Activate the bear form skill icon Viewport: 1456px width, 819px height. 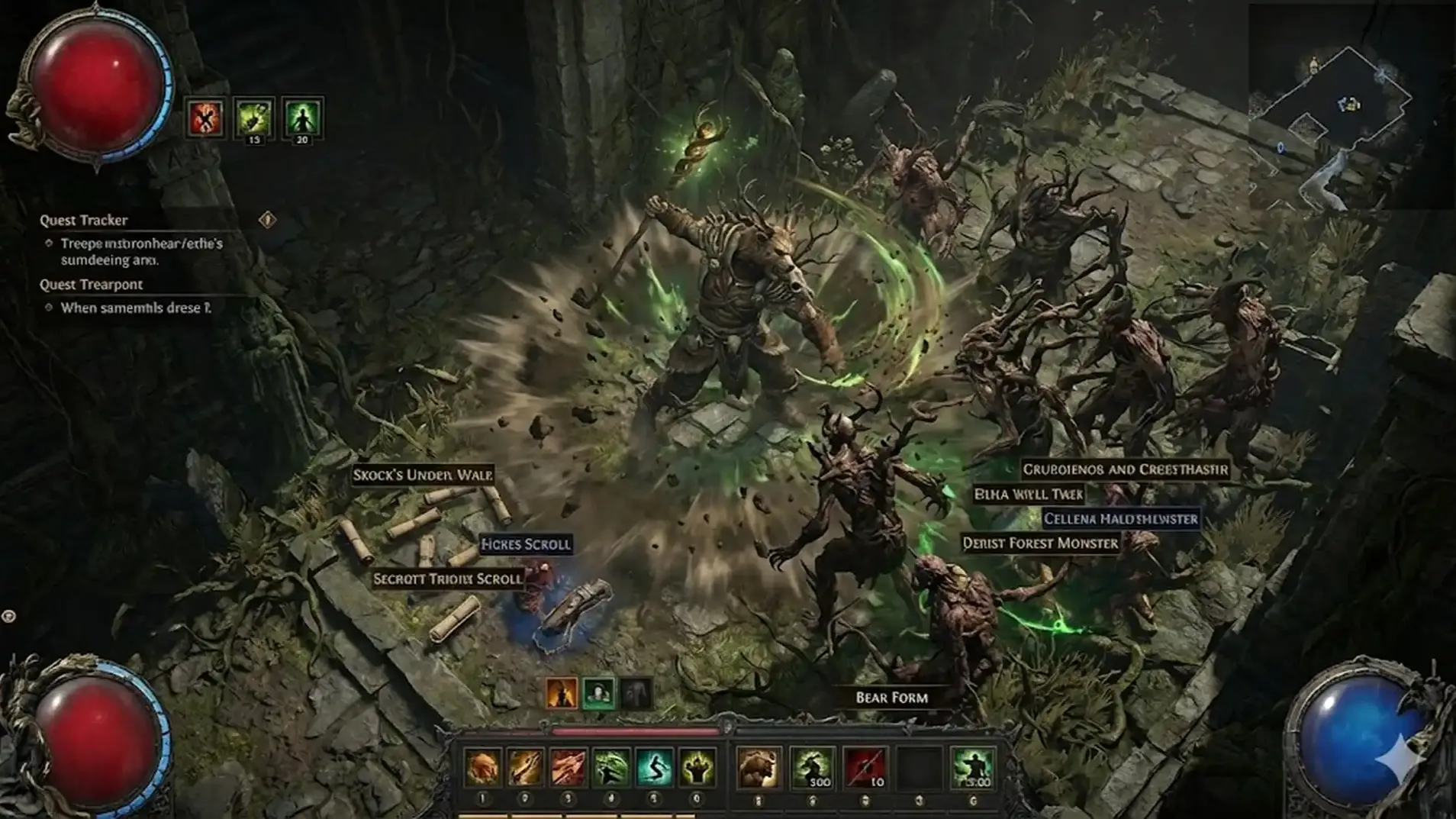(759, 767)
